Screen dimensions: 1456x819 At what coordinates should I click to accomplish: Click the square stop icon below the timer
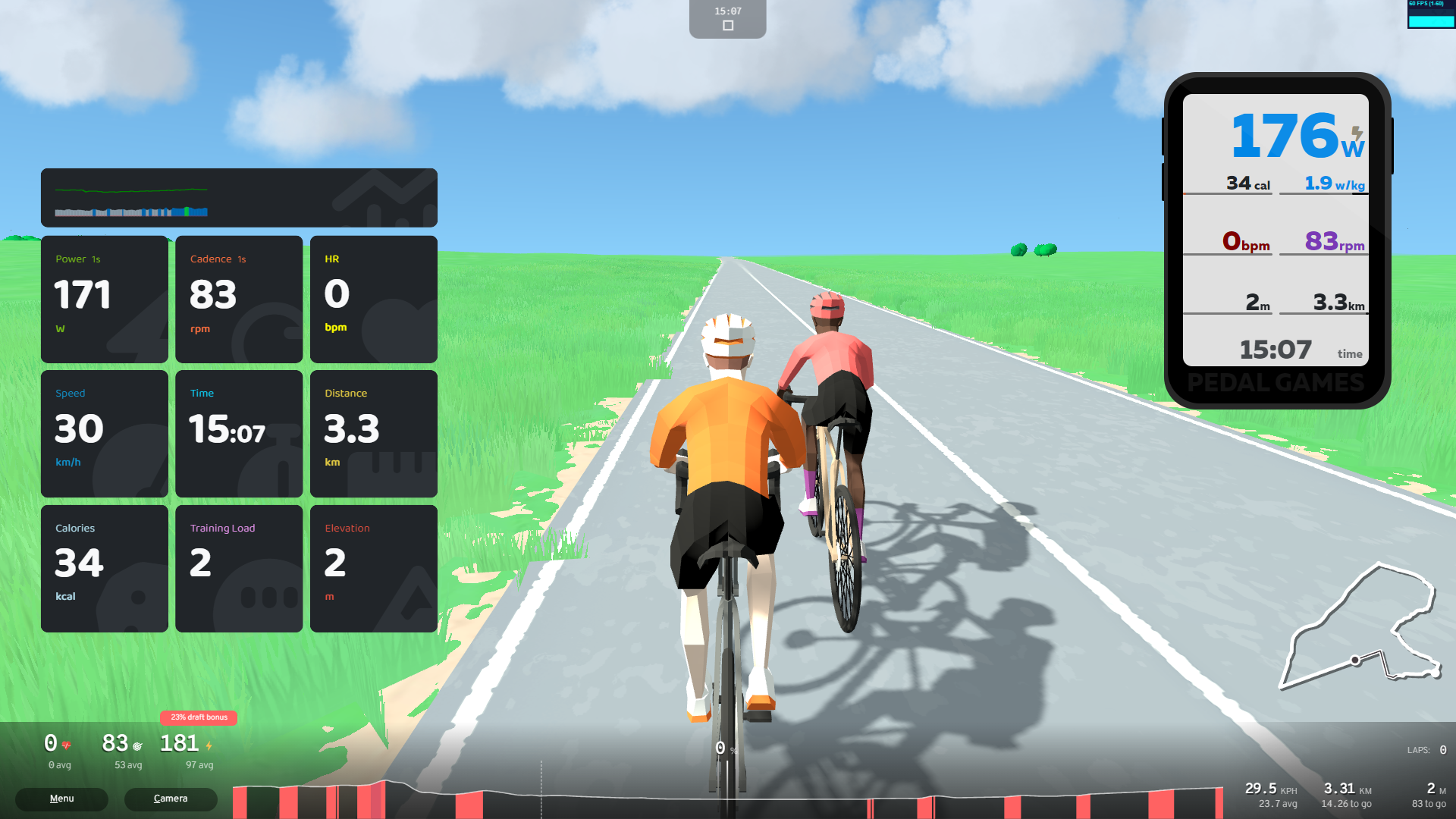point(728,25)
